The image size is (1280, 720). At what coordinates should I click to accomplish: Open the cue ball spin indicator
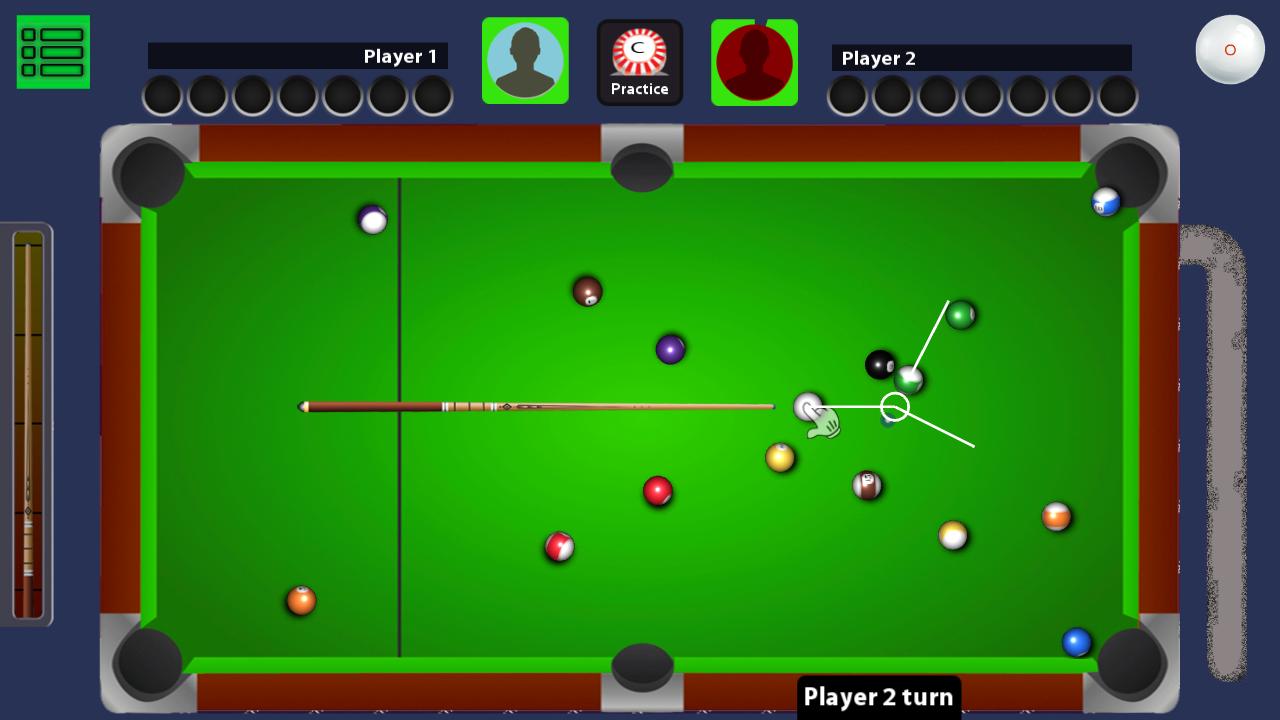click(x=1230, y=48)
